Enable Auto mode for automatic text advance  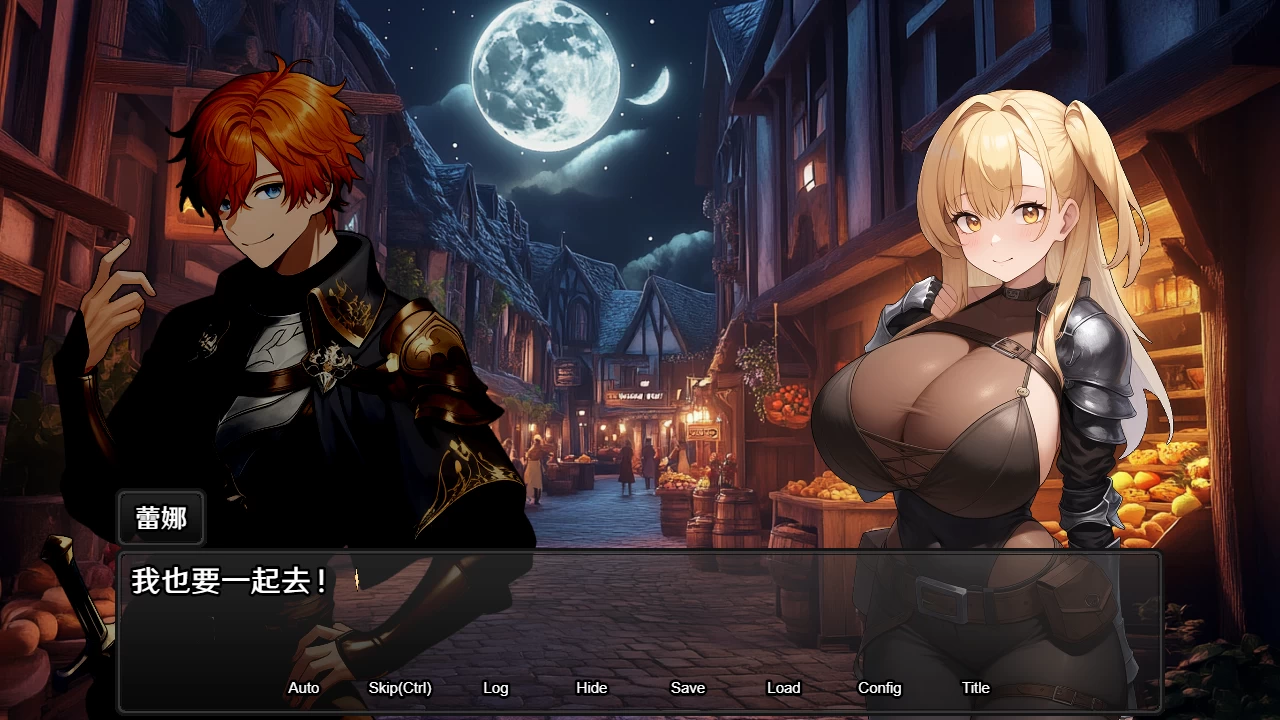(303, 688)
